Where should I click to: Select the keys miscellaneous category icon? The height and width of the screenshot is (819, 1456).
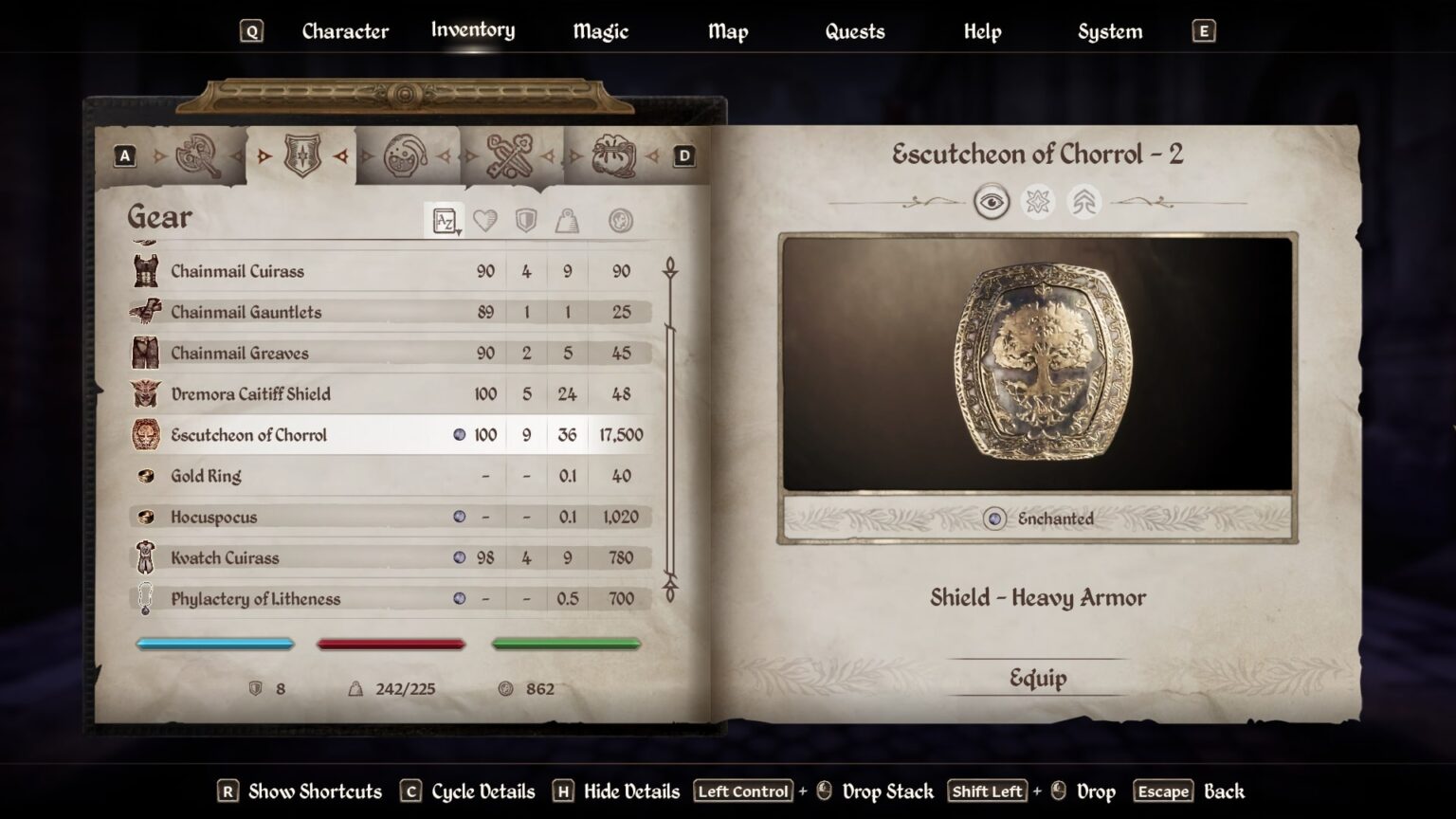509,157
